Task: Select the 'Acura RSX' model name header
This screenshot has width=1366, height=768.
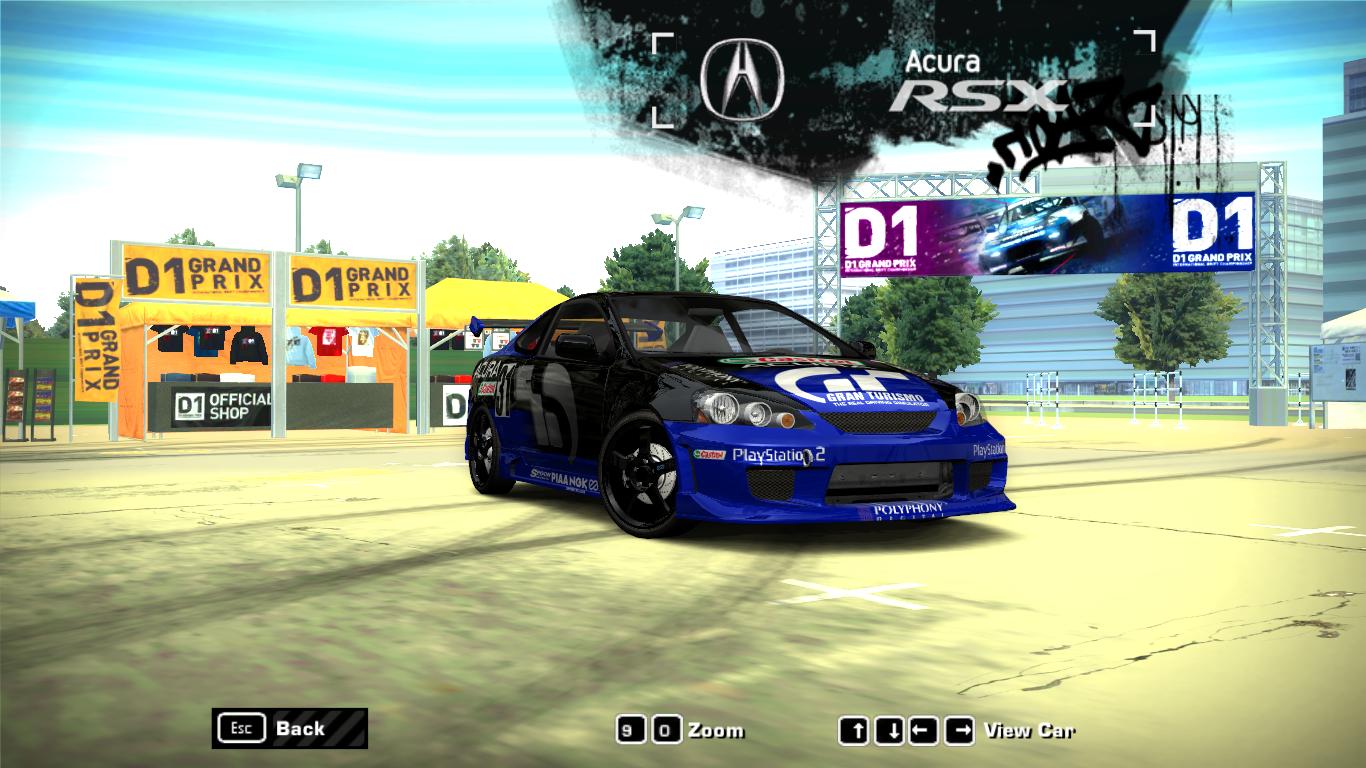Action: tap(975, 80)
